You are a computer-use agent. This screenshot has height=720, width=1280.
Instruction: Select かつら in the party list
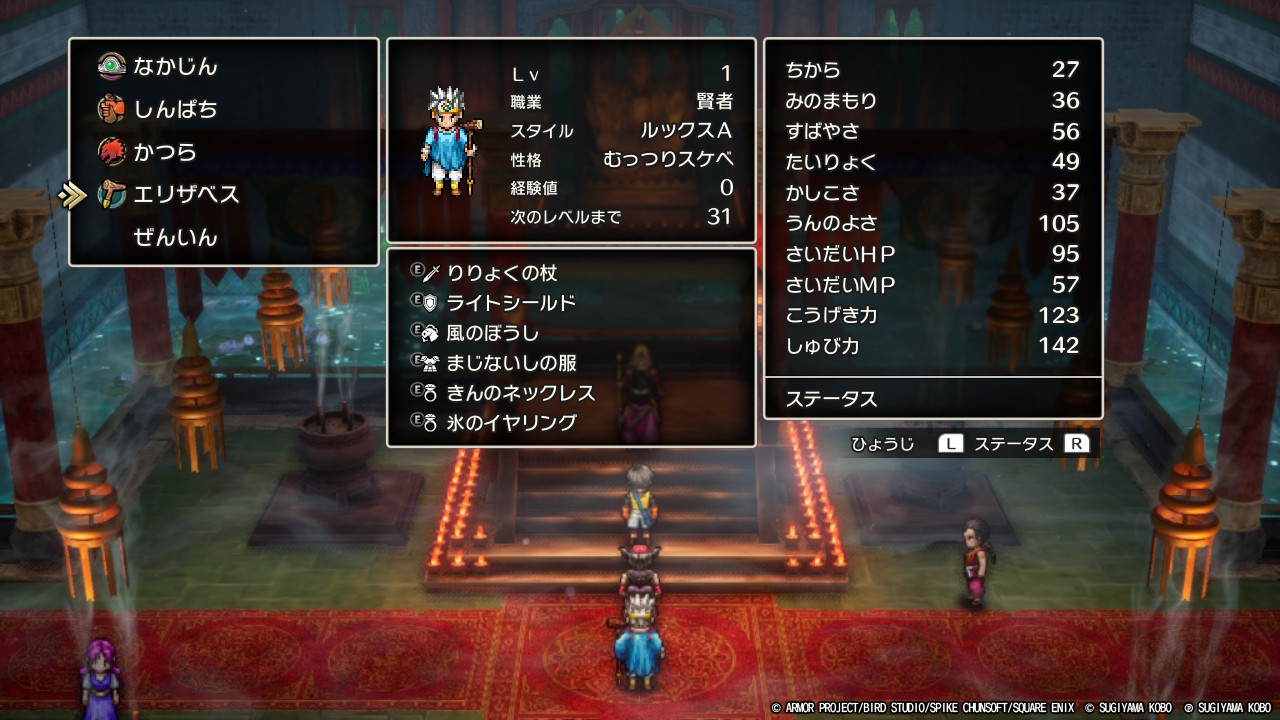[x=165, y=152]
